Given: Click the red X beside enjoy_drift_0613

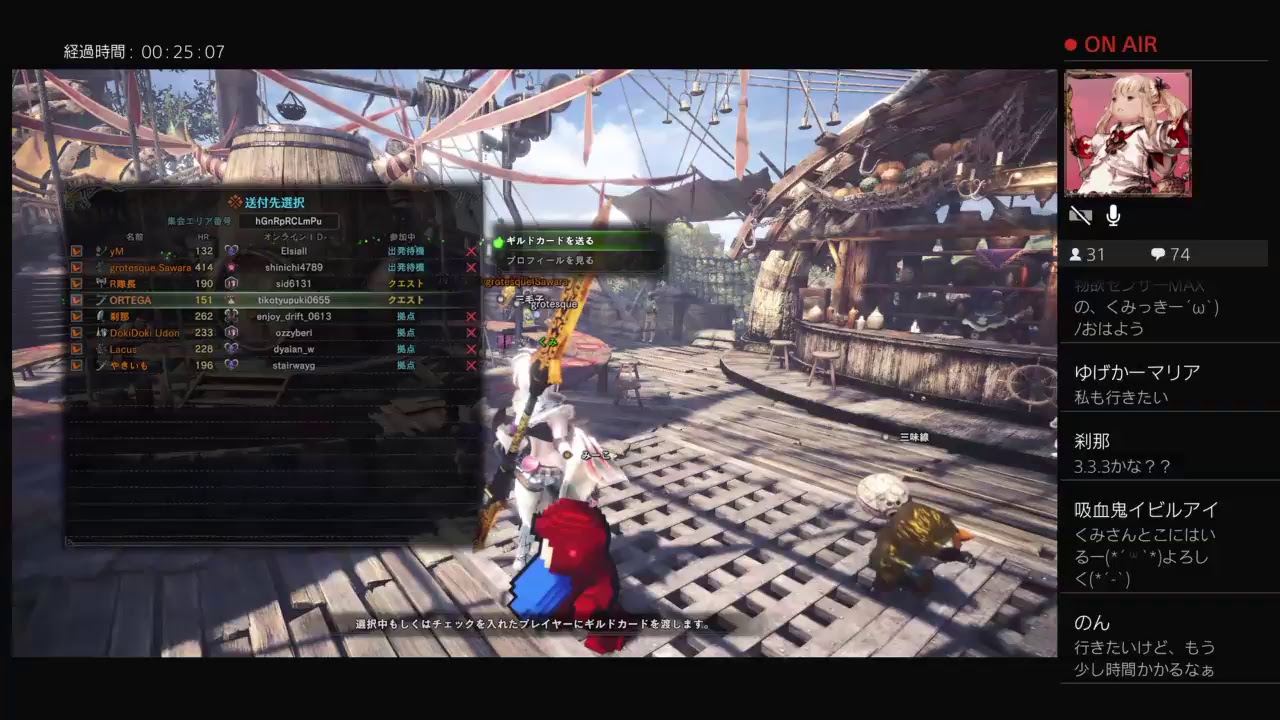Looking at the screenshot, I should click(x=471, y=316).
